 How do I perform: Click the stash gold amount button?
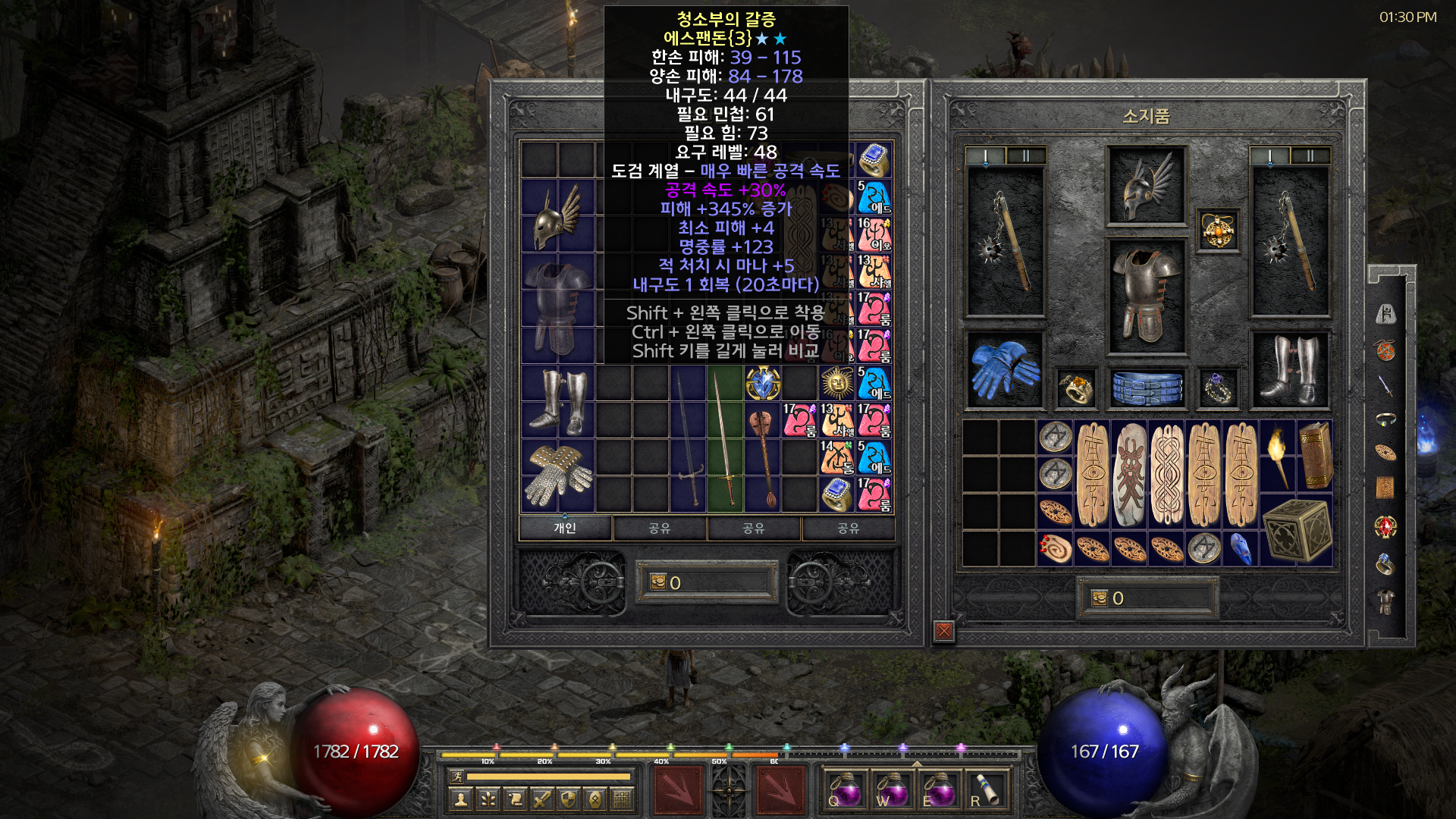(707, 582)
